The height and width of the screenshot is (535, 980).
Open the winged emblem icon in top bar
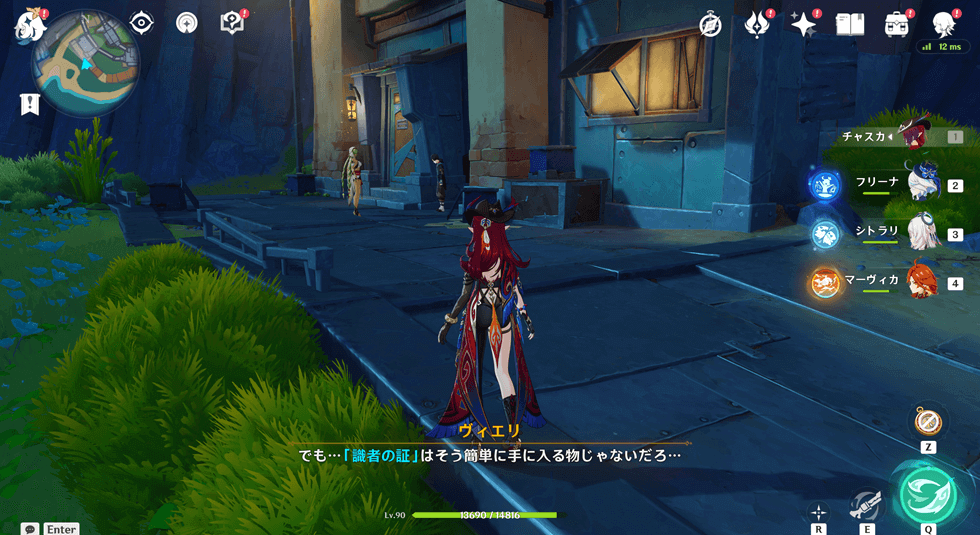click(x=757, y=25)
